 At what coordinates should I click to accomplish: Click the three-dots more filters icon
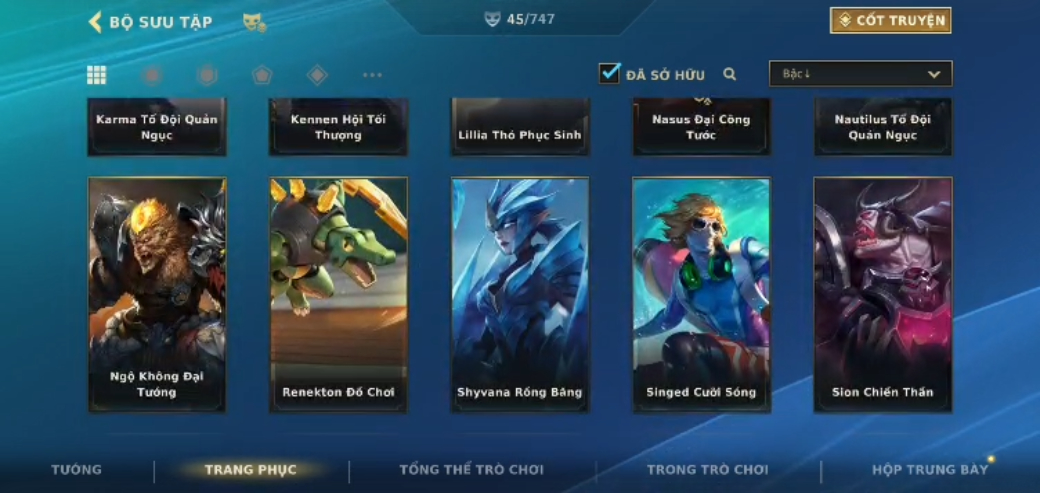click(x=372, y=75)
